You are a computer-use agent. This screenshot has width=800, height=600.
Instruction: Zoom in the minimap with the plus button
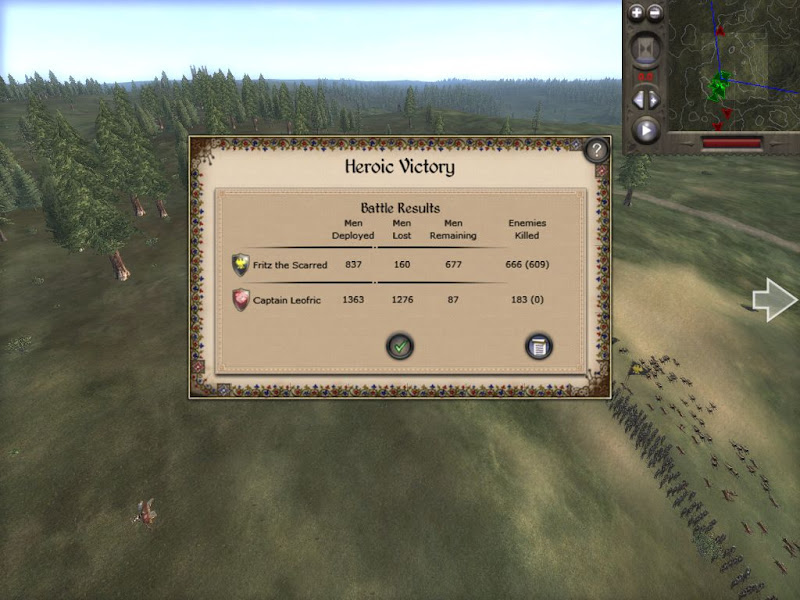pos(637,13)
